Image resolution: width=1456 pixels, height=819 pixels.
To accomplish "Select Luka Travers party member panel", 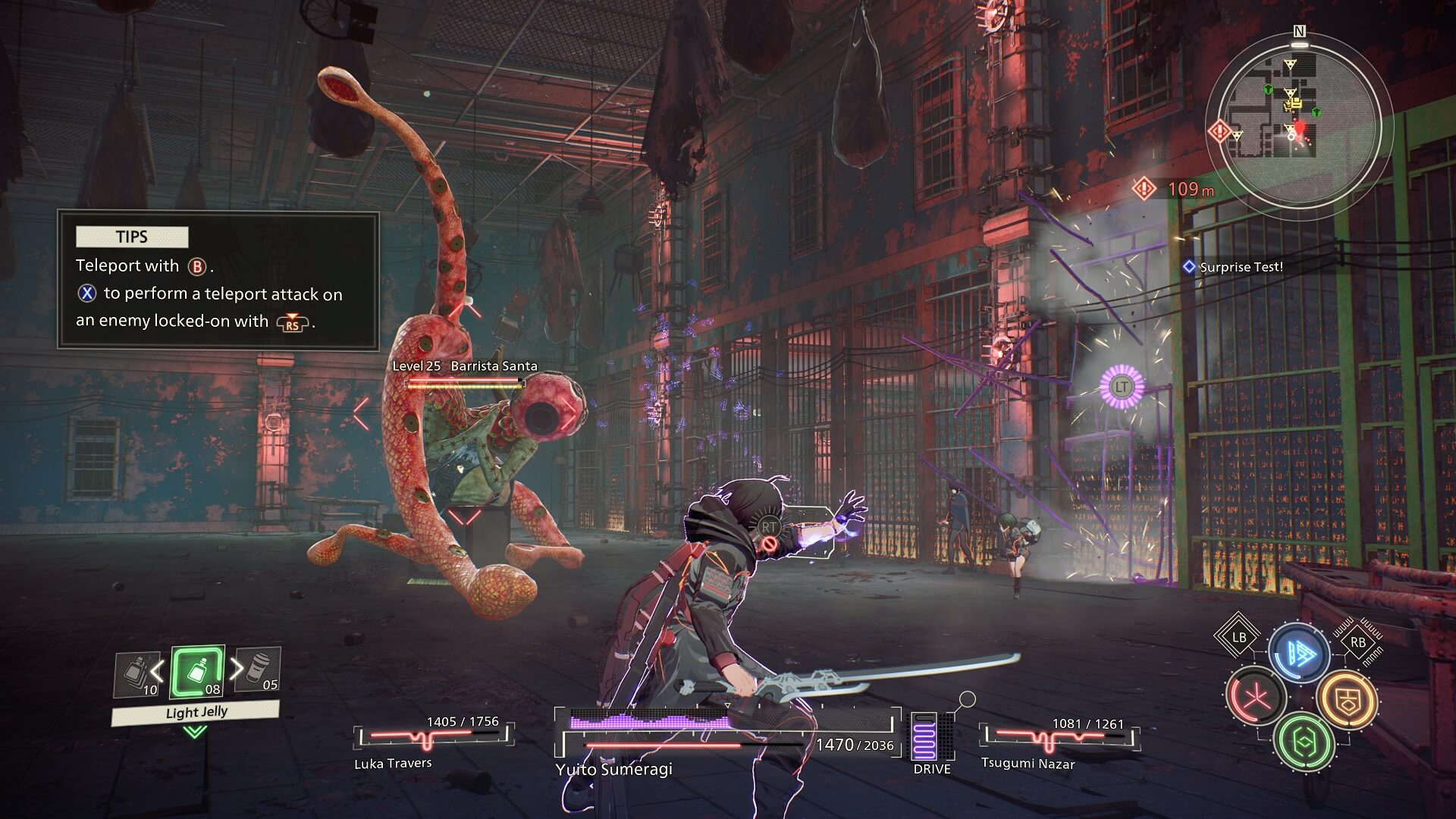I will pos(432,742).
